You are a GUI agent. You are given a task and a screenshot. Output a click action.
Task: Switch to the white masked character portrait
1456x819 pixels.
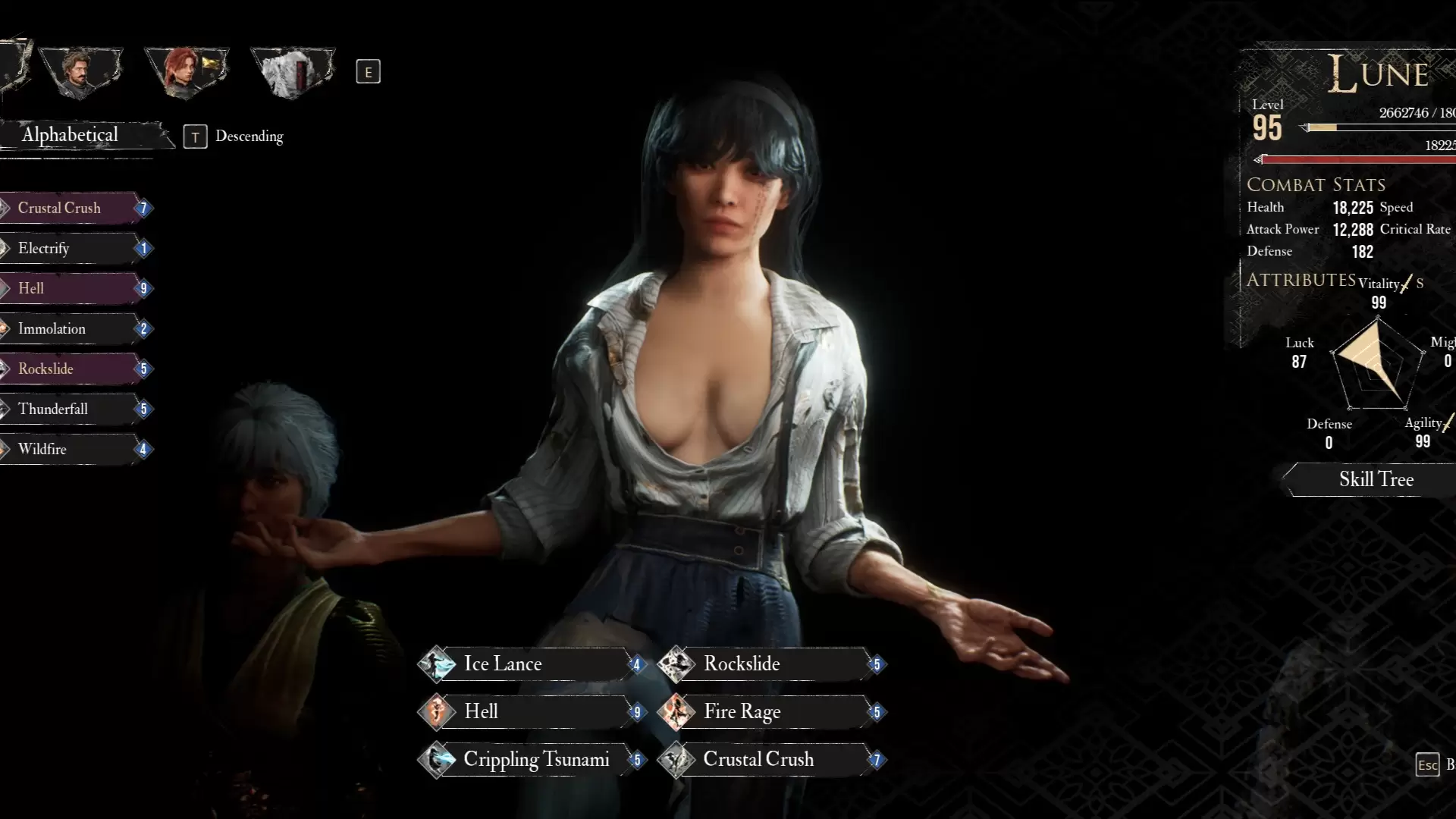[x=292, y=72]
